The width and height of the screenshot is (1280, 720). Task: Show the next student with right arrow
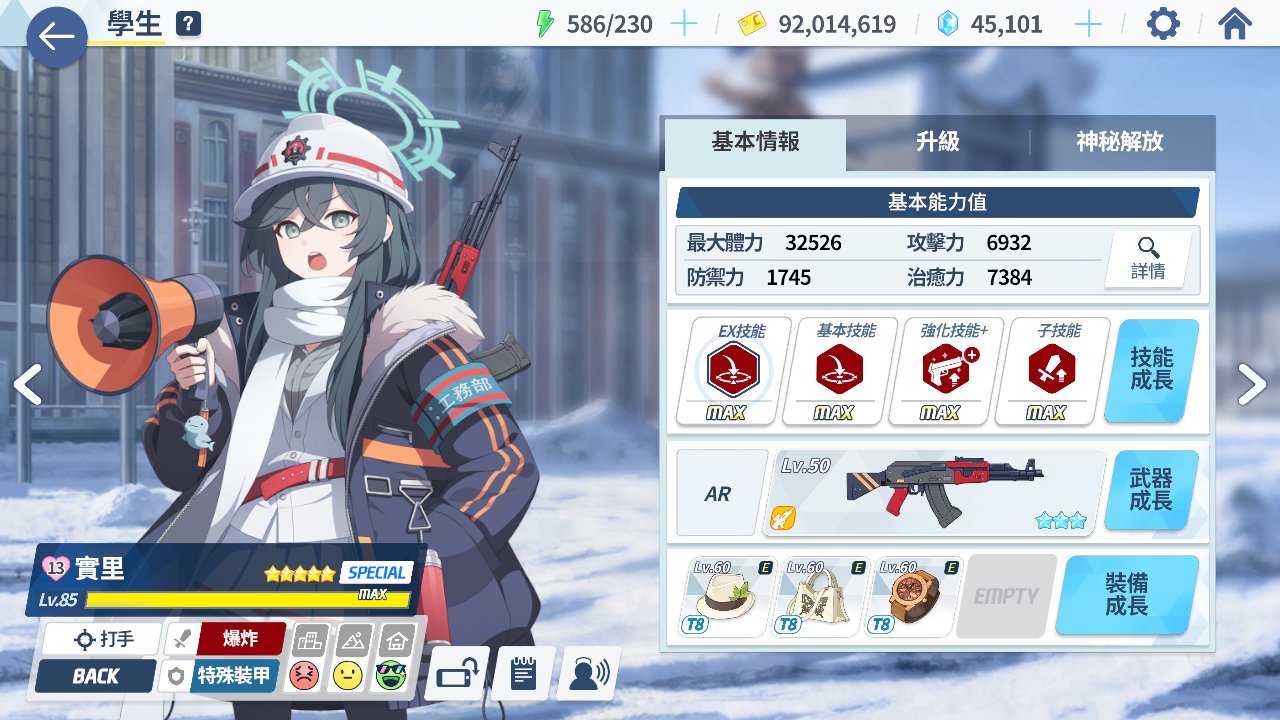pos(1252,384)
